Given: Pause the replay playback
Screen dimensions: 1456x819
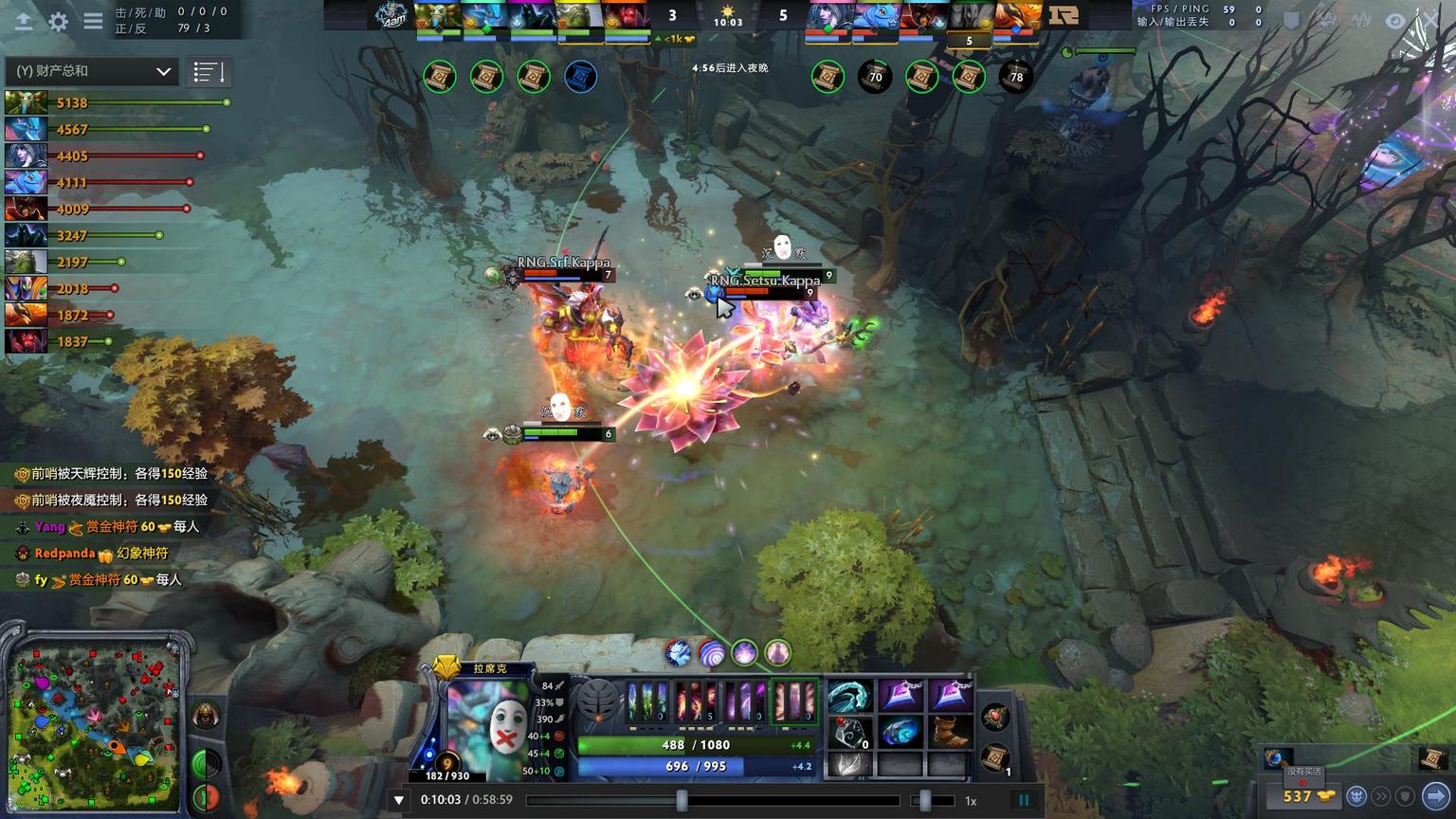Looking at the screenshot, I should pos(1024,799).
